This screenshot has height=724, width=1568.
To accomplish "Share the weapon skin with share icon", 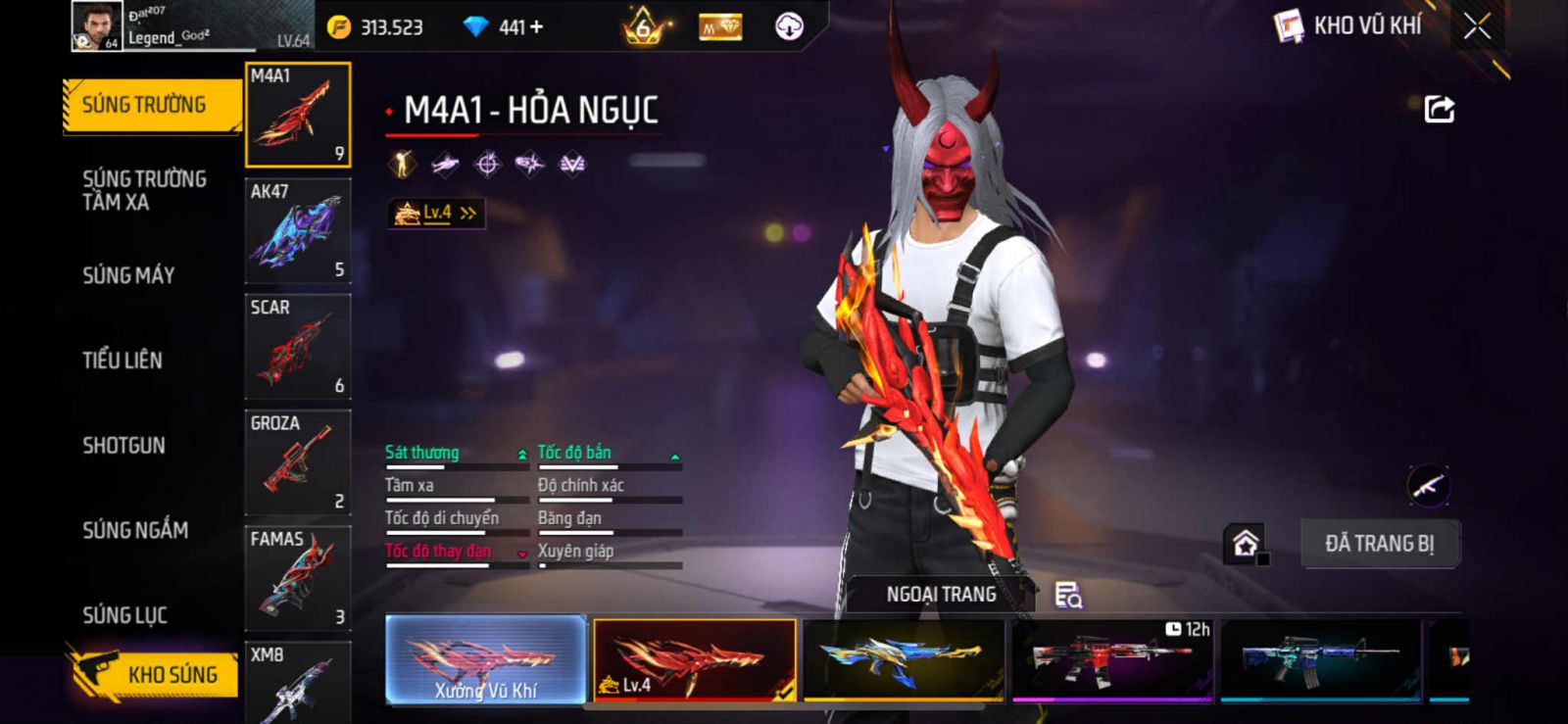I will pyautogui.click(x=1439, y=109).
